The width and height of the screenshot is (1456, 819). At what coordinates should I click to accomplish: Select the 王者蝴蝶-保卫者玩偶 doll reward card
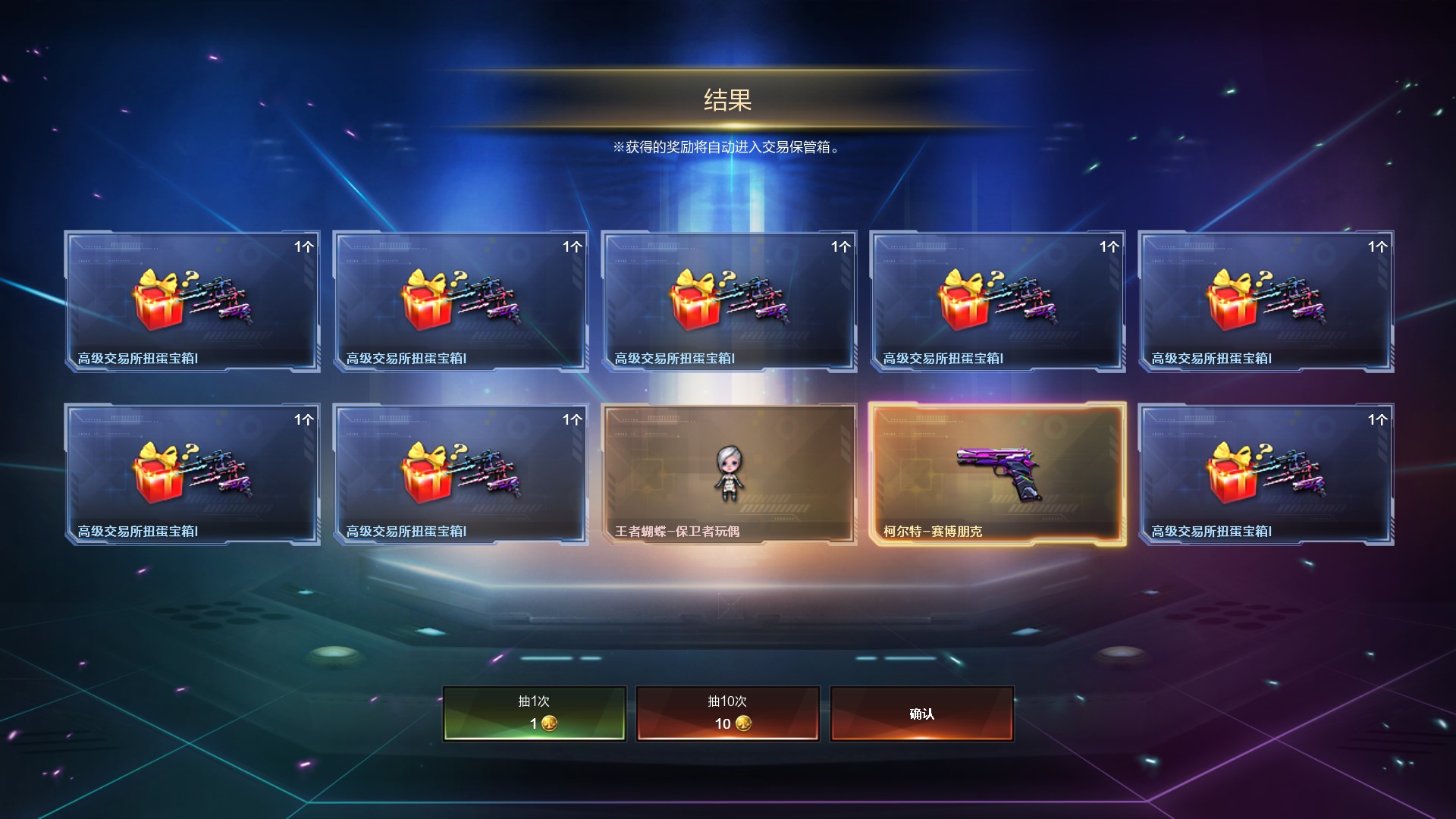[x=729, y=474]
